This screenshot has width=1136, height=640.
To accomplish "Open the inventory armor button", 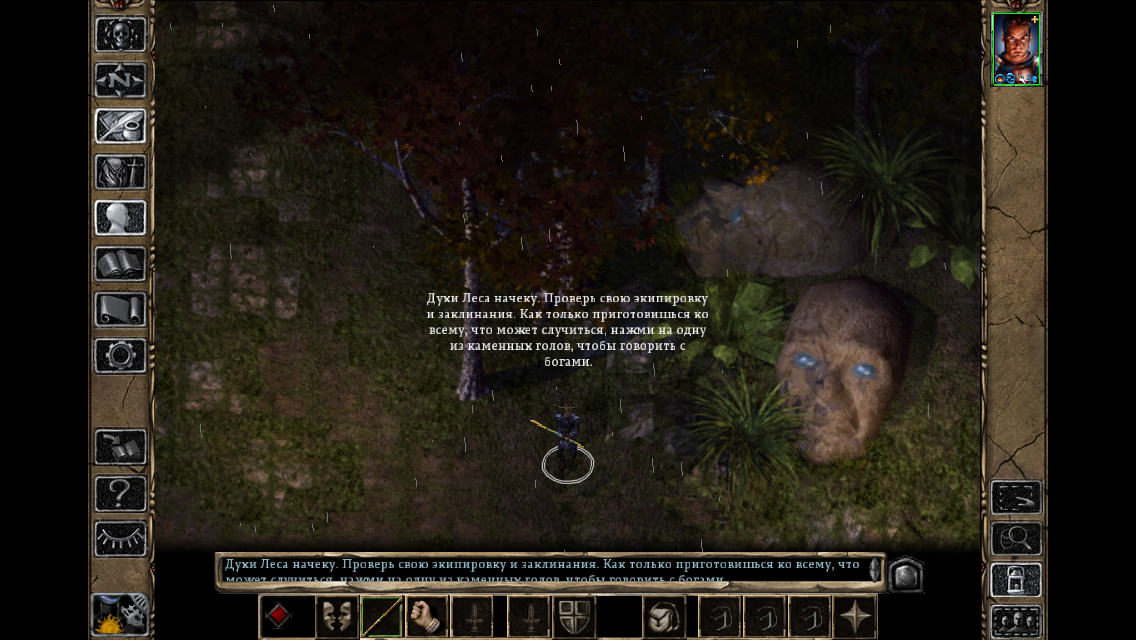I will point(121,173).
